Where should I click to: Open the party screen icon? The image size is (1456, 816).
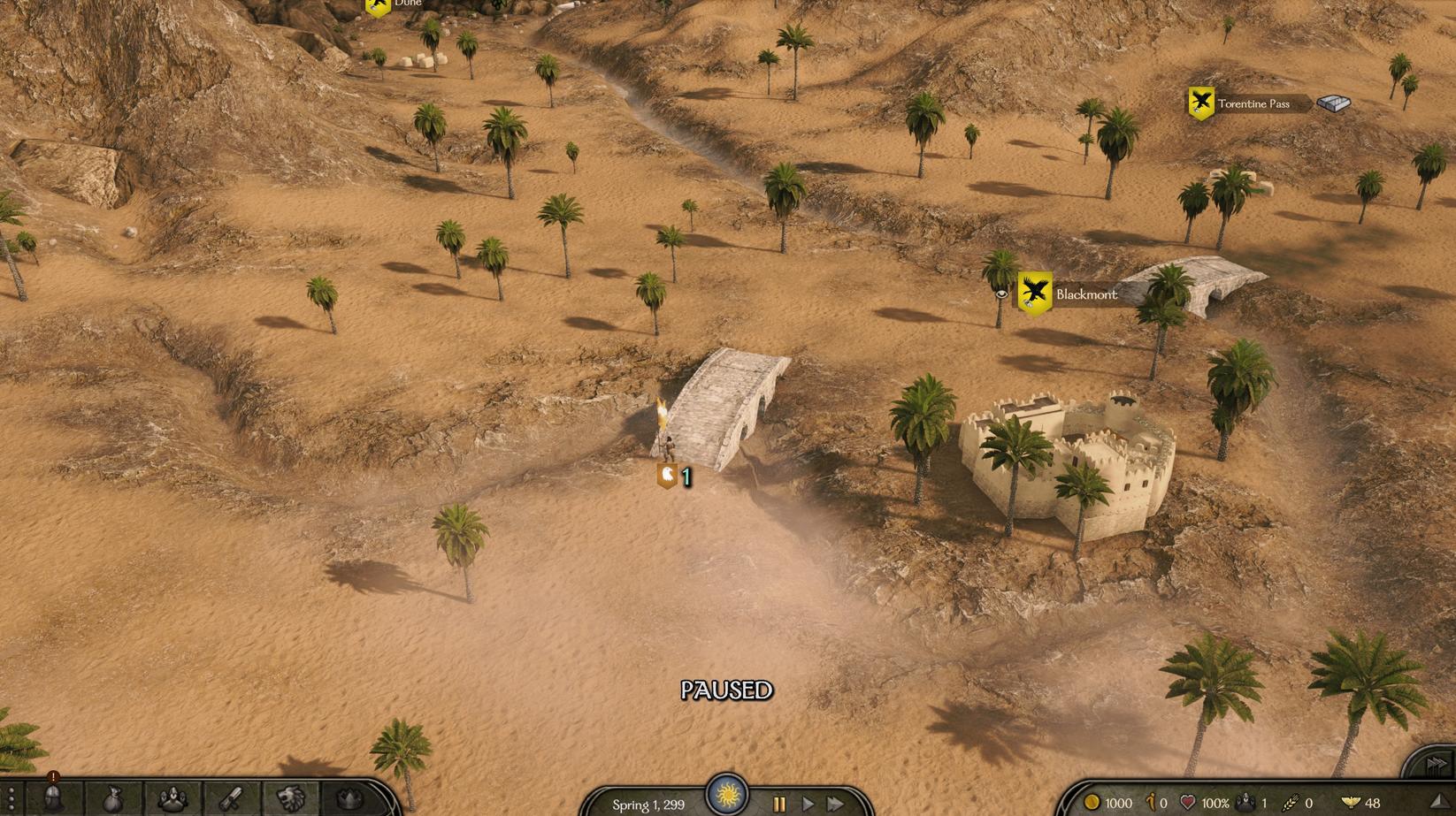coord(172,800)
